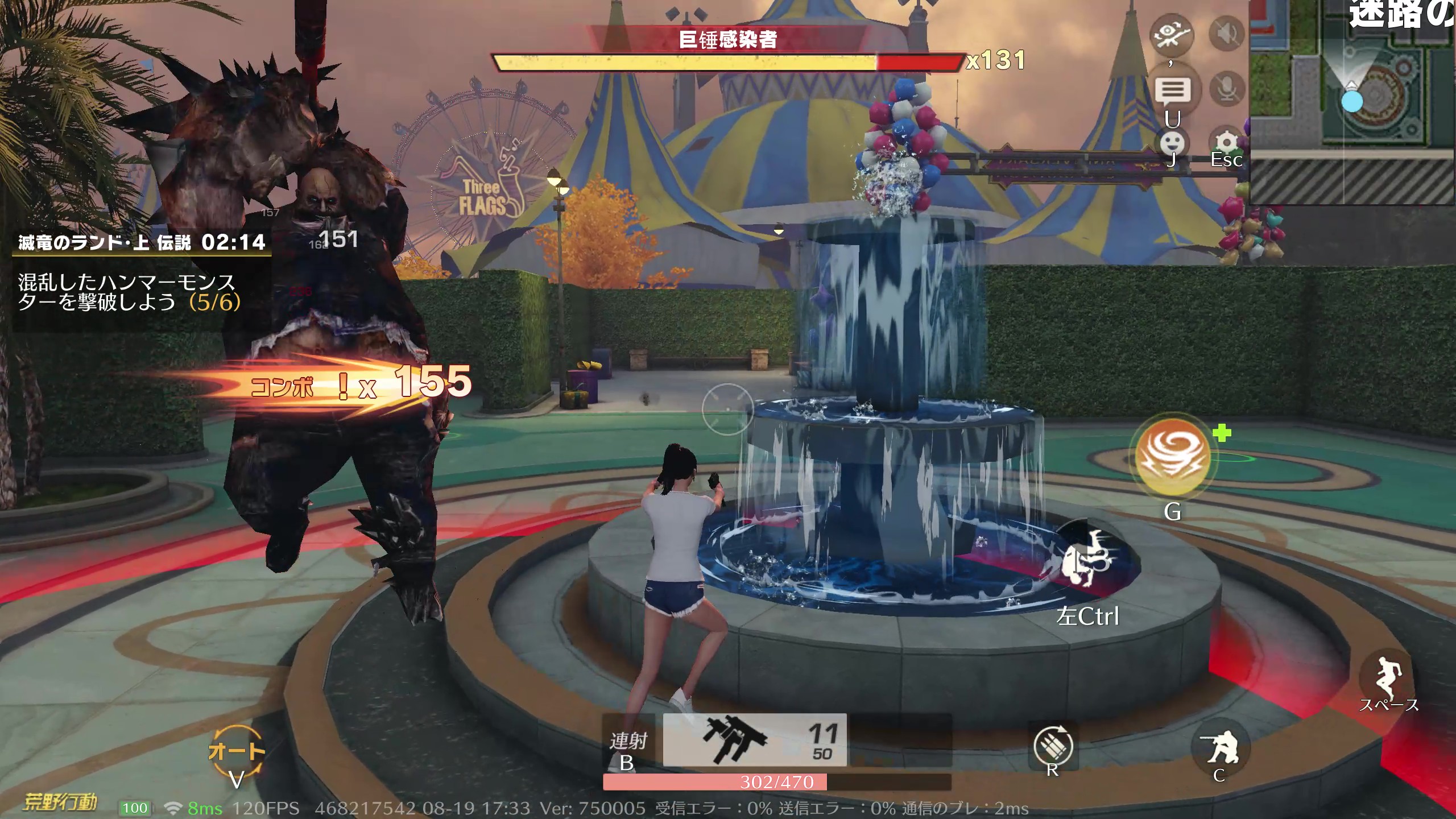
Task: Click the empty secondary weapon slot
Action: pos(900,740)
